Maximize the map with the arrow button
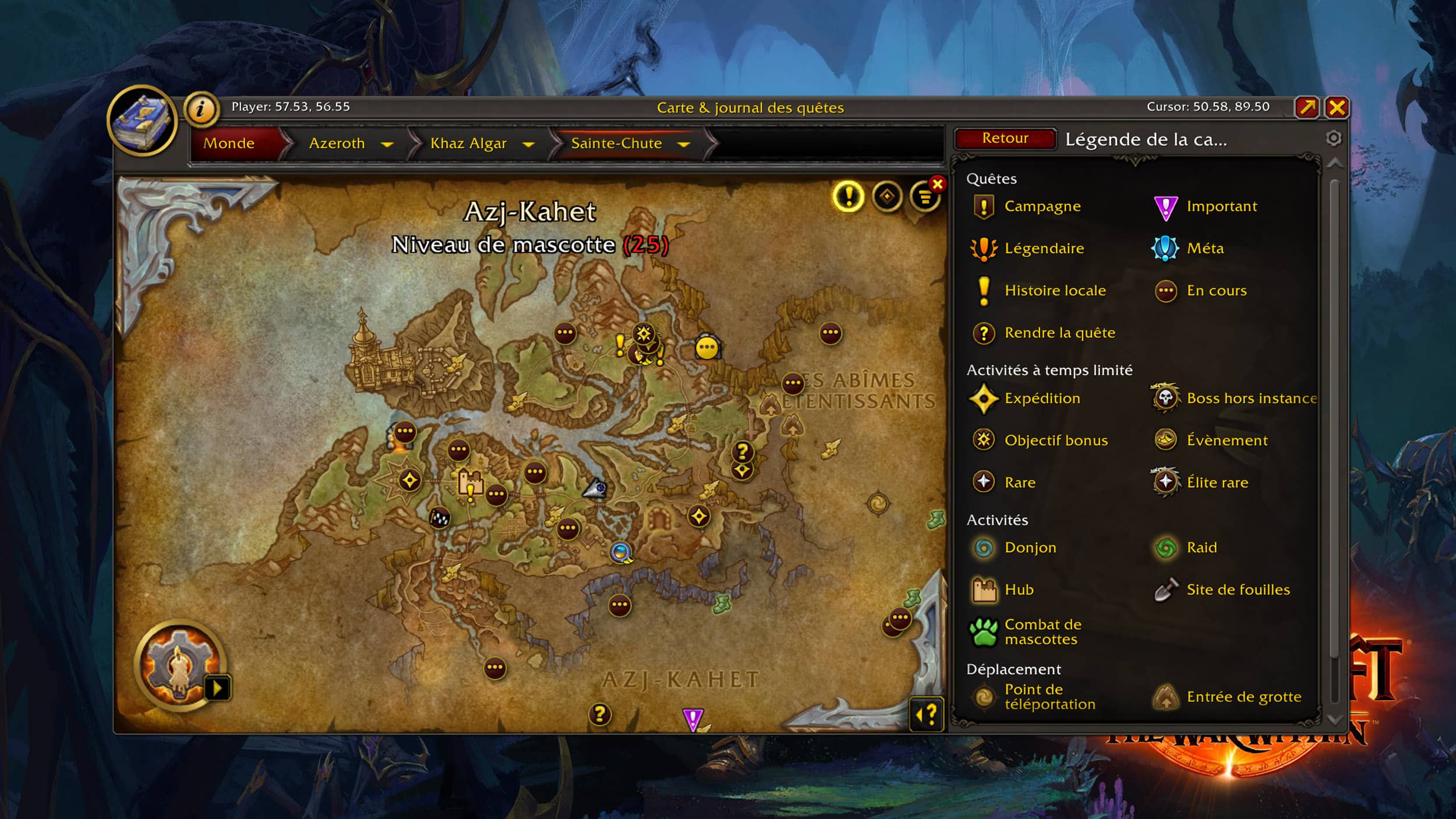1456x819 pixels. tap(1307, 108)
